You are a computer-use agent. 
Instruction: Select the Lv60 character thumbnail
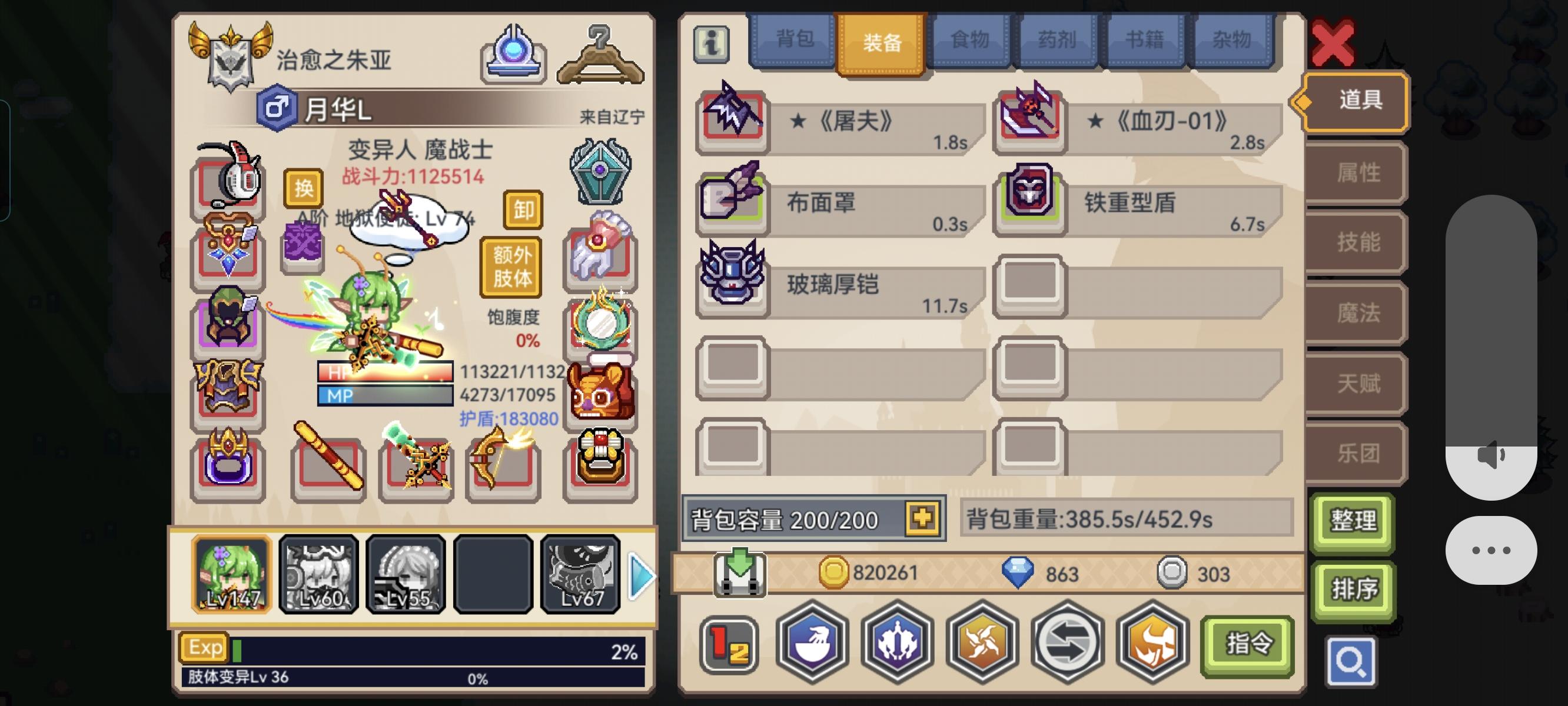[x=318, y=574]
